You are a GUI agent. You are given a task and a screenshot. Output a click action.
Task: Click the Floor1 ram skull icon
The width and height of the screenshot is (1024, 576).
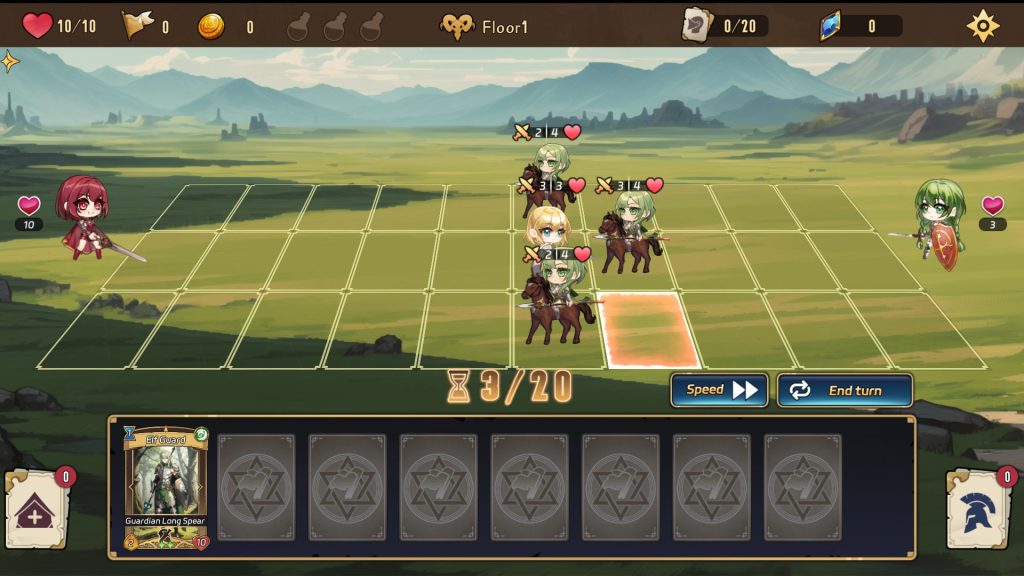pos(457,27)
